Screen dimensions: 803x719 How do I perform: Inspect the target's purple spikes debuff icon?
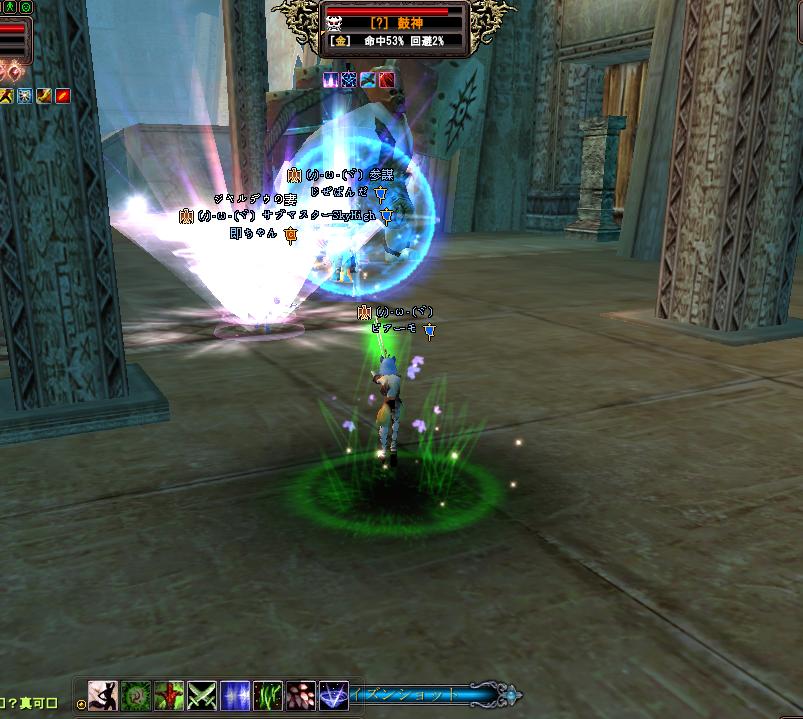click(x=332, y=79)
